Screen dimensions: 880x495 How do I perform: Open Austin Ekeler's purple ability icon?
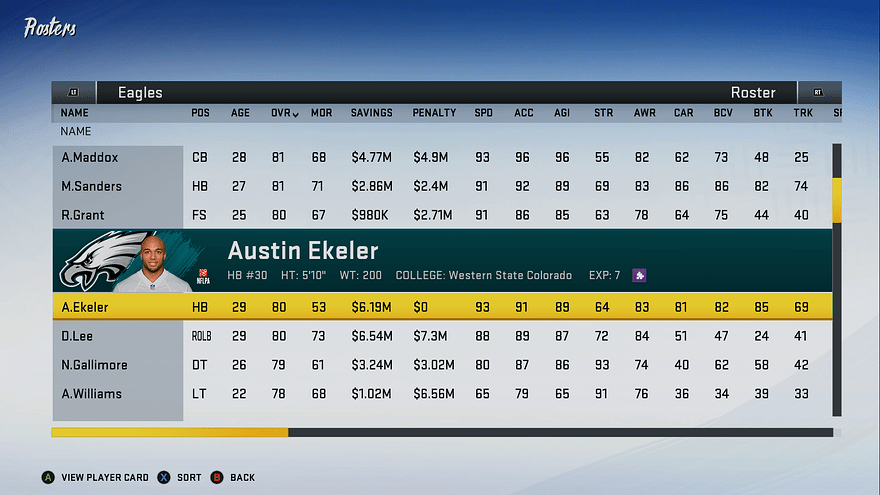(639, 275)
